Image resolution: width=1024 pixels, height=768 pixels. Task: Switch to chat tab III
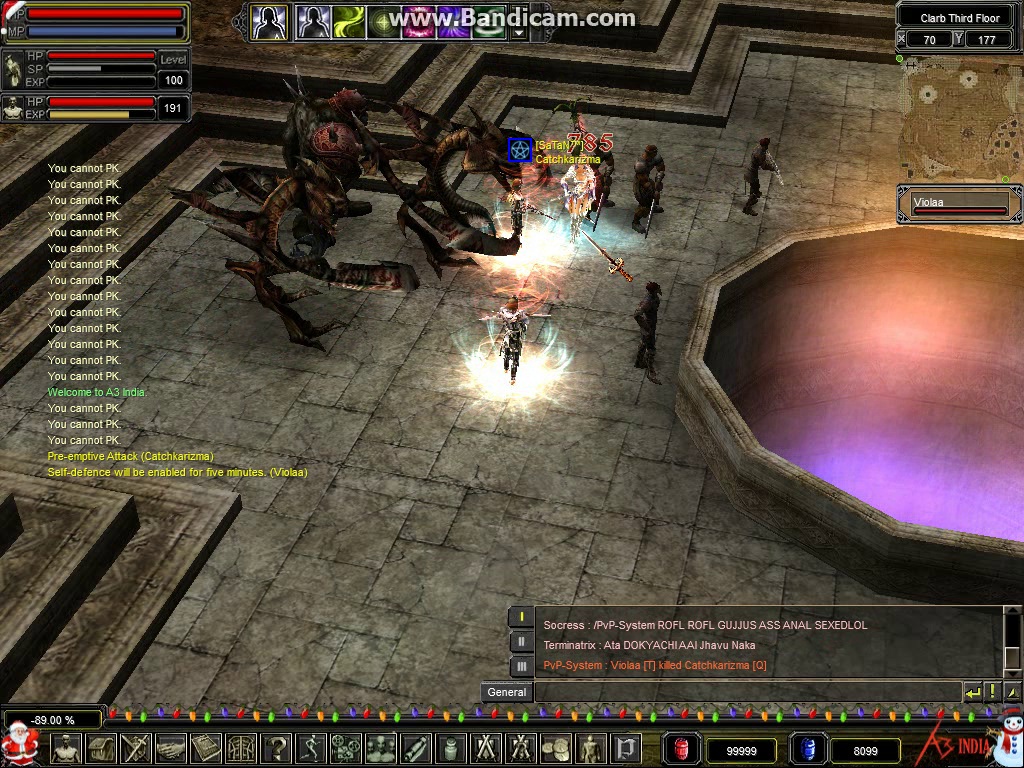coord(521,666)
